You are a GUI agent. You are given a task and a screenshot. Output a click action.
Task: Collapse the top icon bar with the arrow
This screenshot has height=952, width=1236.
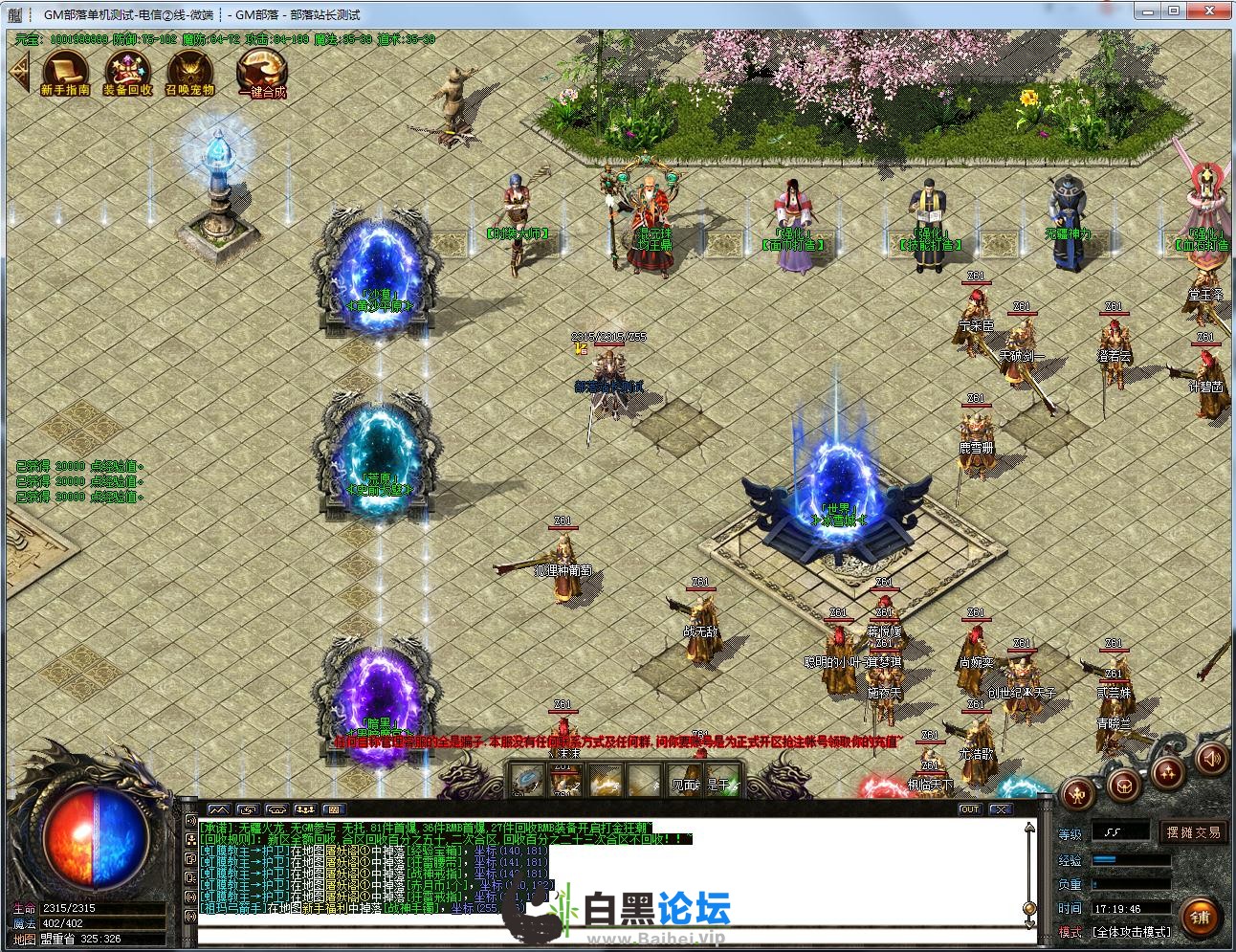(18, 71)
